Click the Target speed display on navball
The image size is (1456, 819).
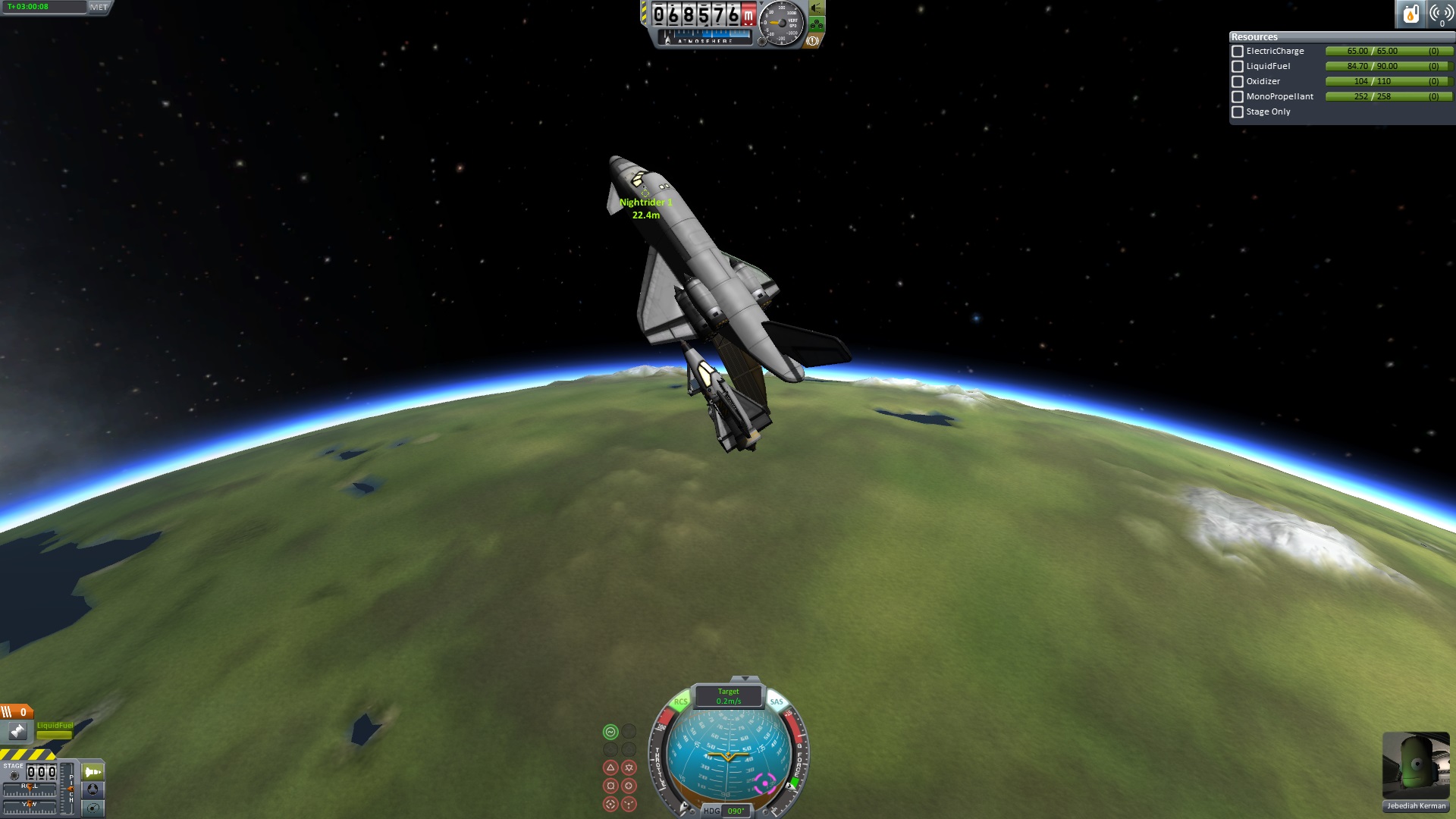tap(729, 696)
